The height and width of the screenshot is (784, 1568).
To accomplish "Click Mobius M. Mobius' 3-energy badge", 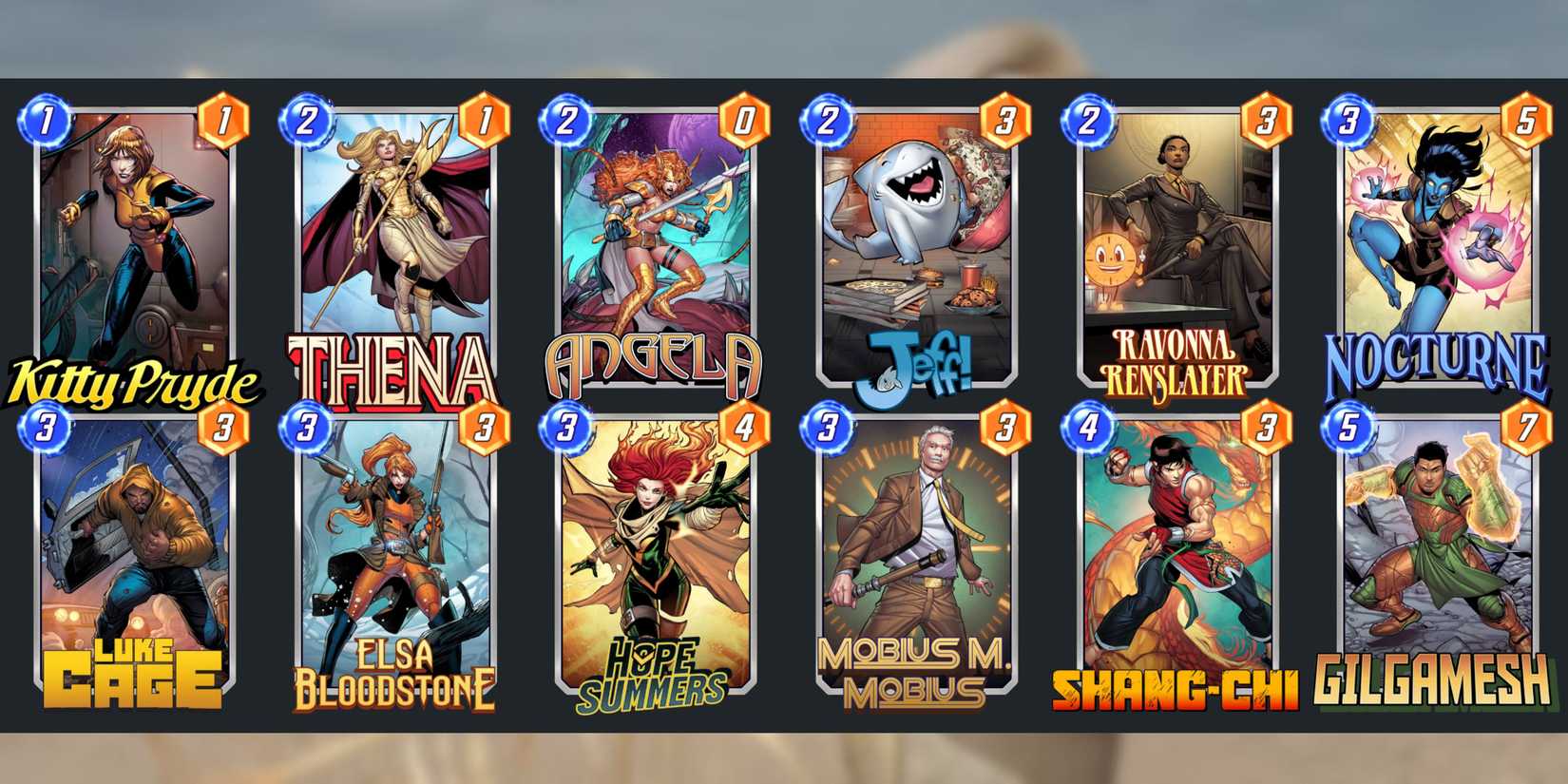I will 827,428.
